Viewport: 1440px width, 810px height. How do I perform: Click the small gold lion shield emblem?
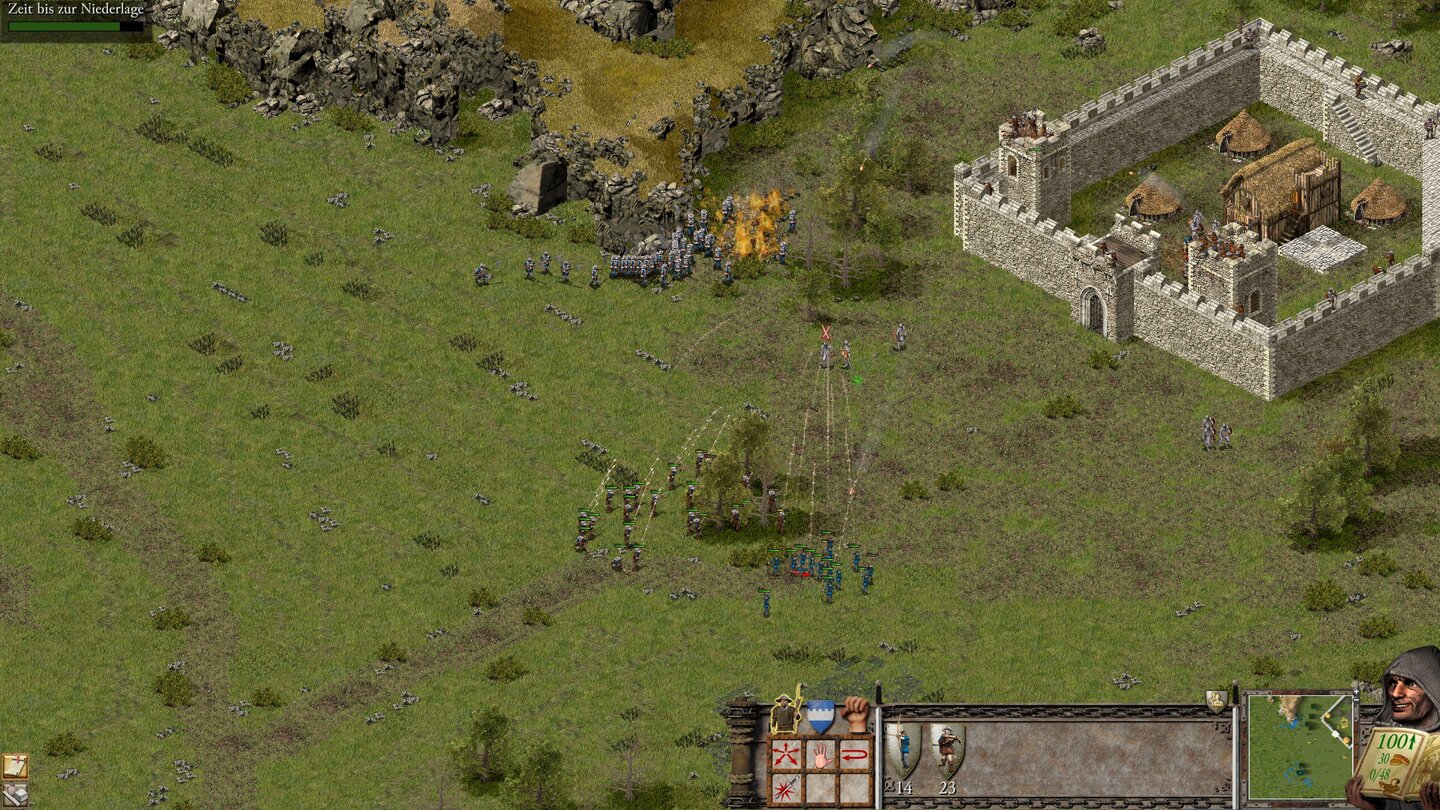1216,702
